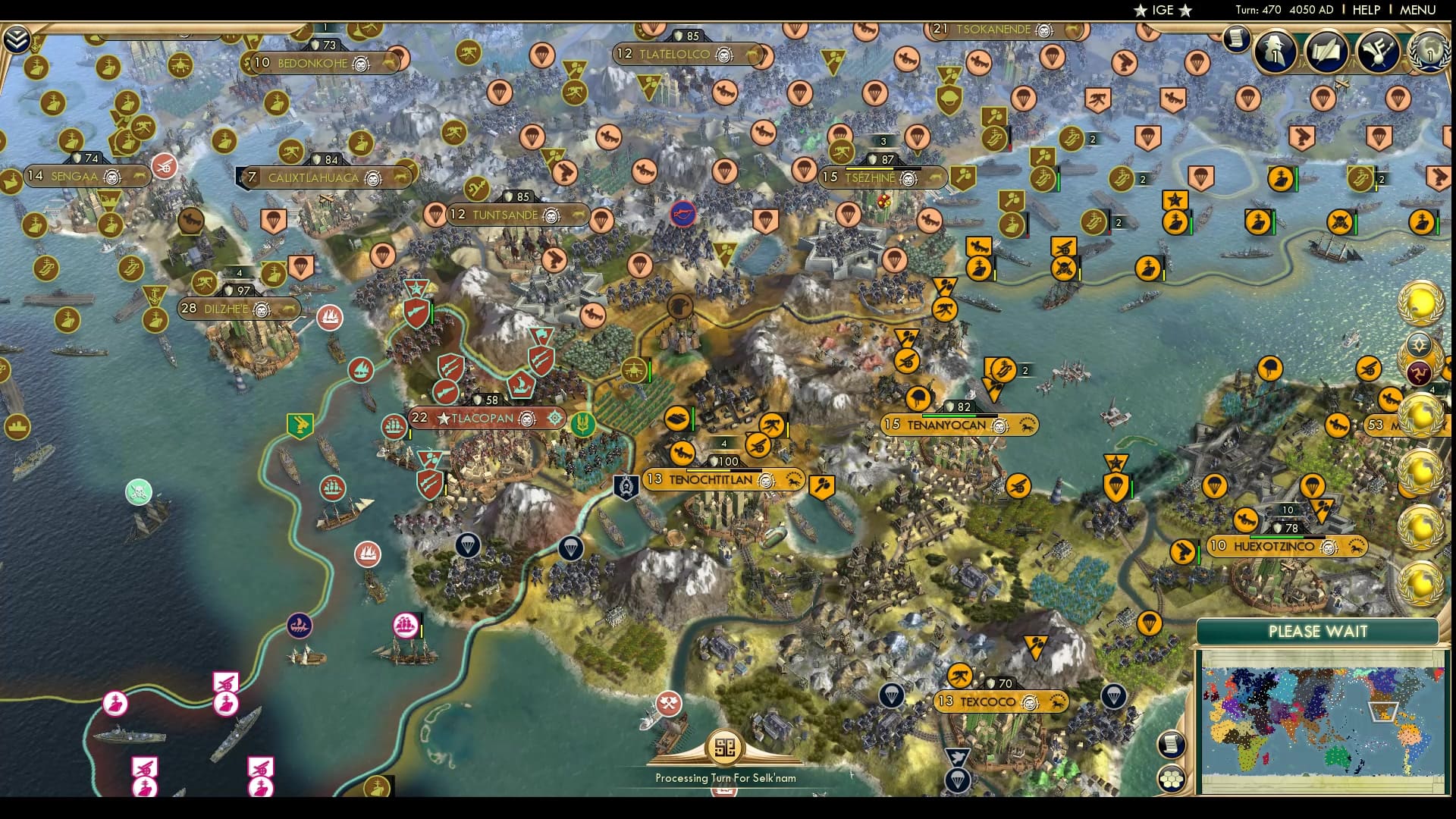Expand the Tlacopan city banner
Viewport: 1456px width, 819px height.
tap(489, 416)
